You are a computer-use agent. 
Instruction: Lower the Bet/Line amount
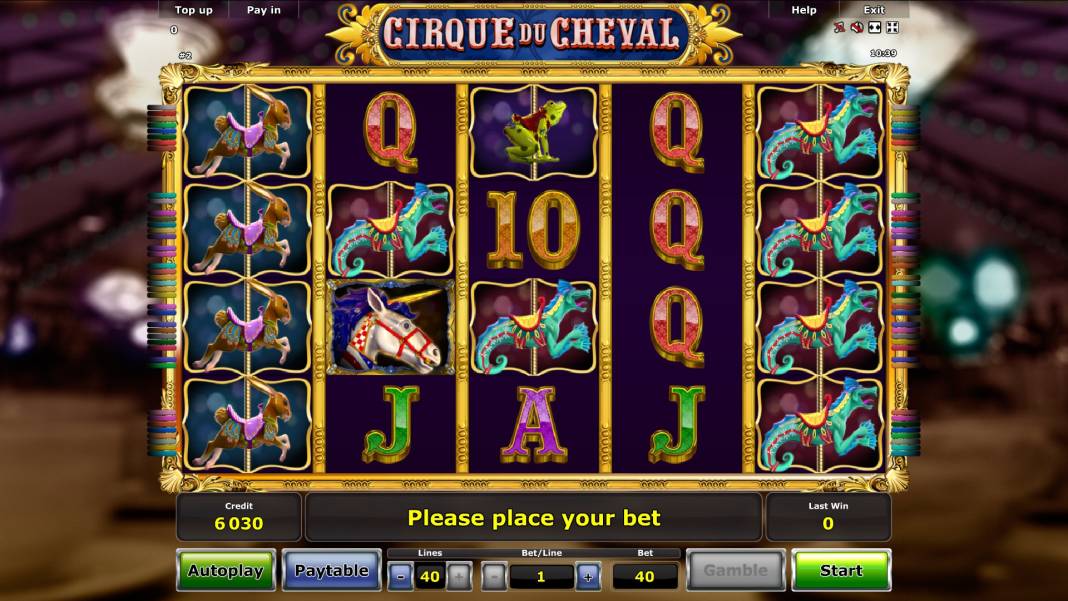pyautogui.click(x=494, y=576)
